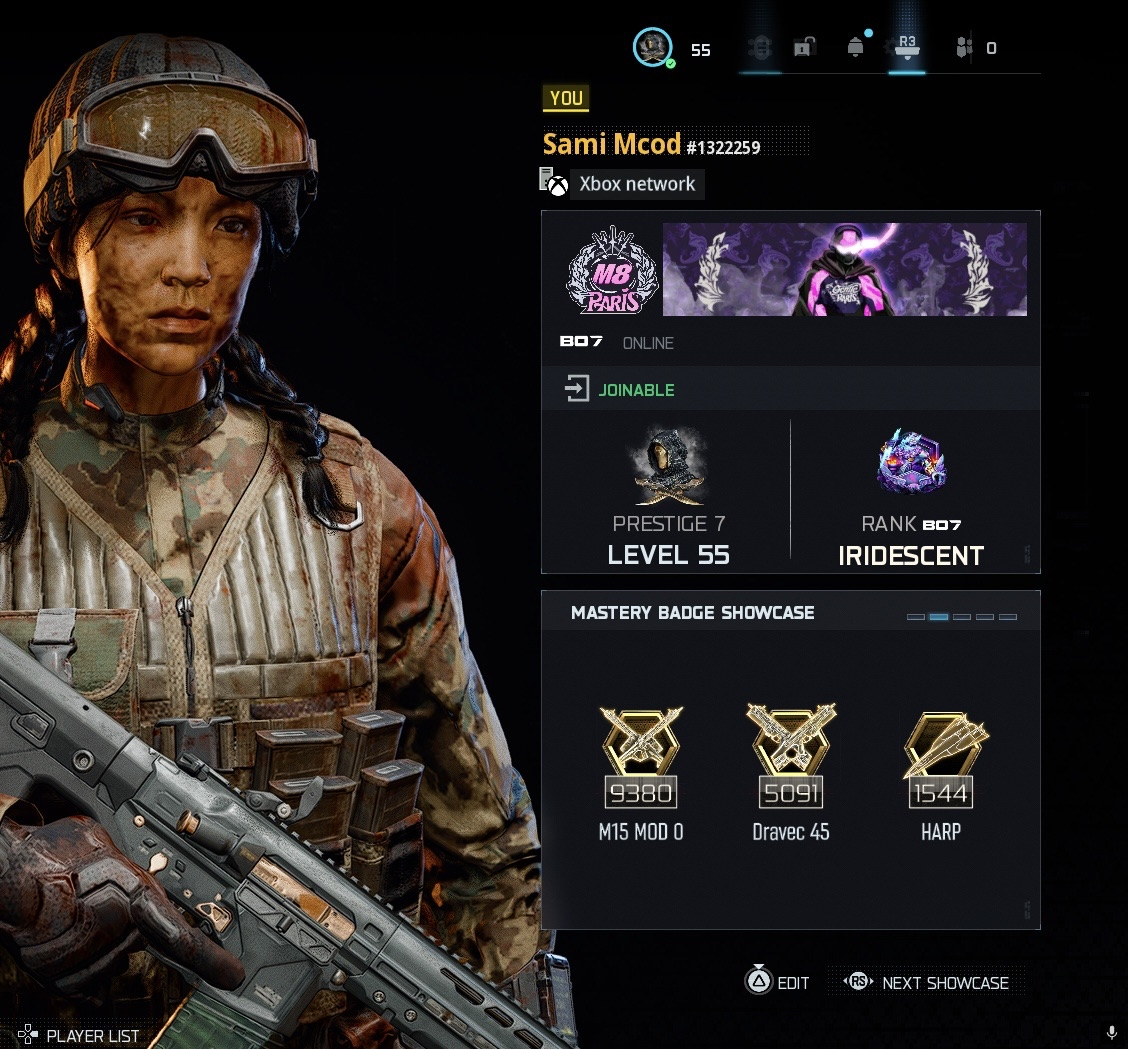Select the purple hooded calling card
This screenshot has width=1128, height=1049.
(844, 270)
